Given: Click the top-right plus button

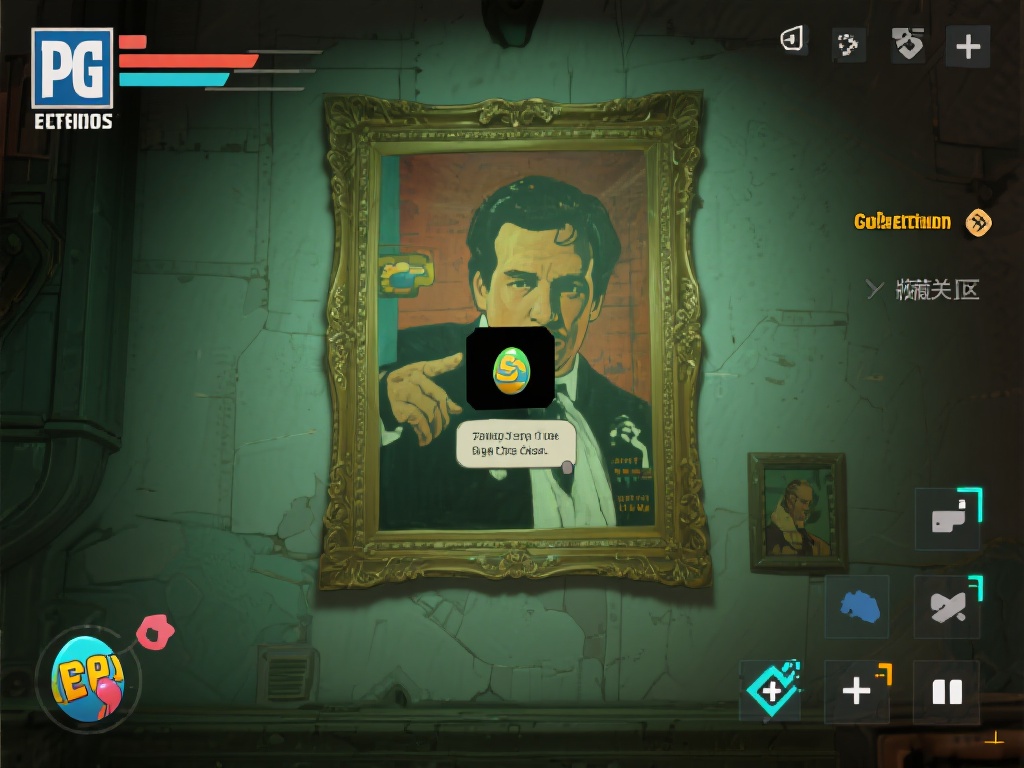Looking at the screenshot, I should [x=967, y=46].
